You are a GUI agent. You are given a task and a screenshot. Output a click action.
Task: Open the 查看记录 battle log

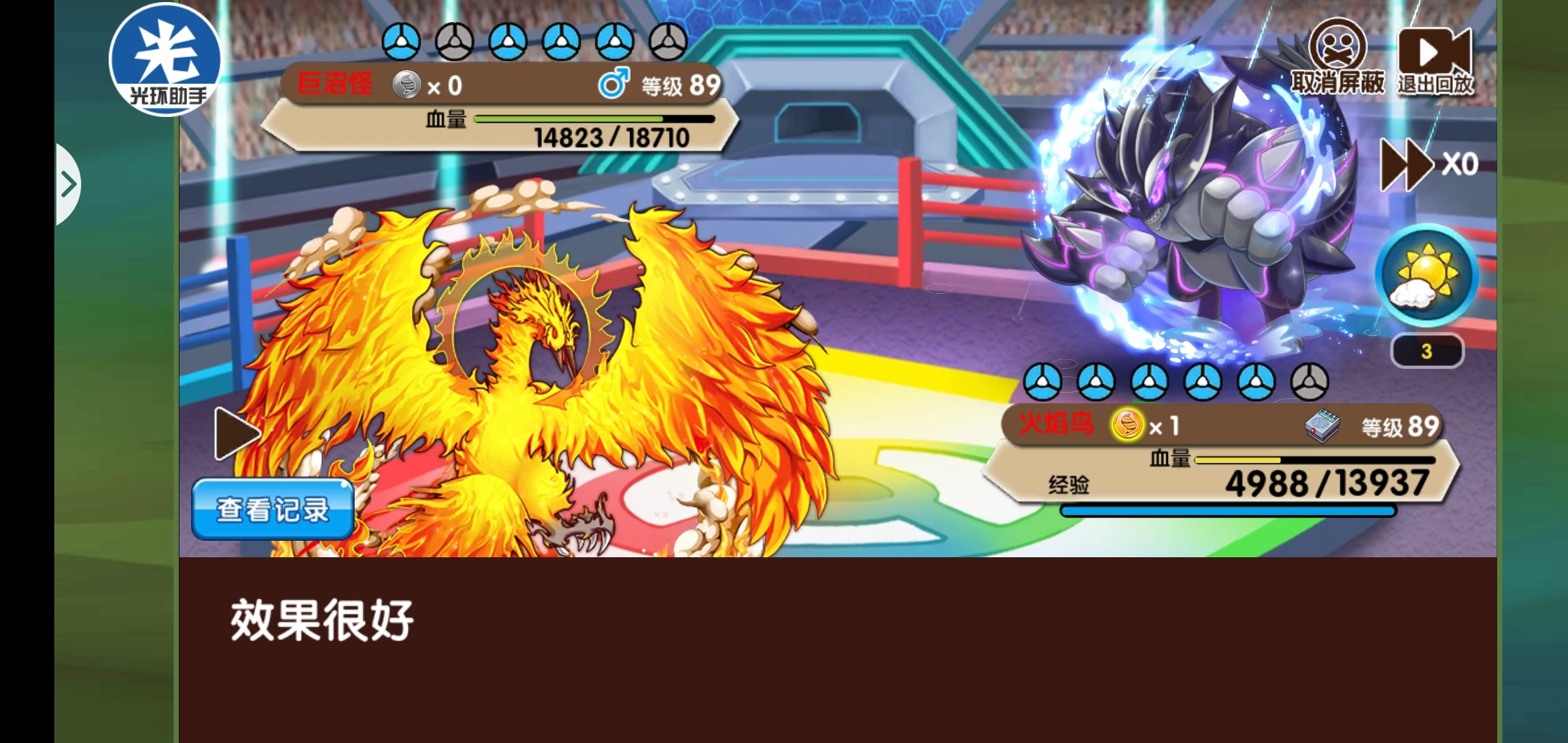coord(273,510)
